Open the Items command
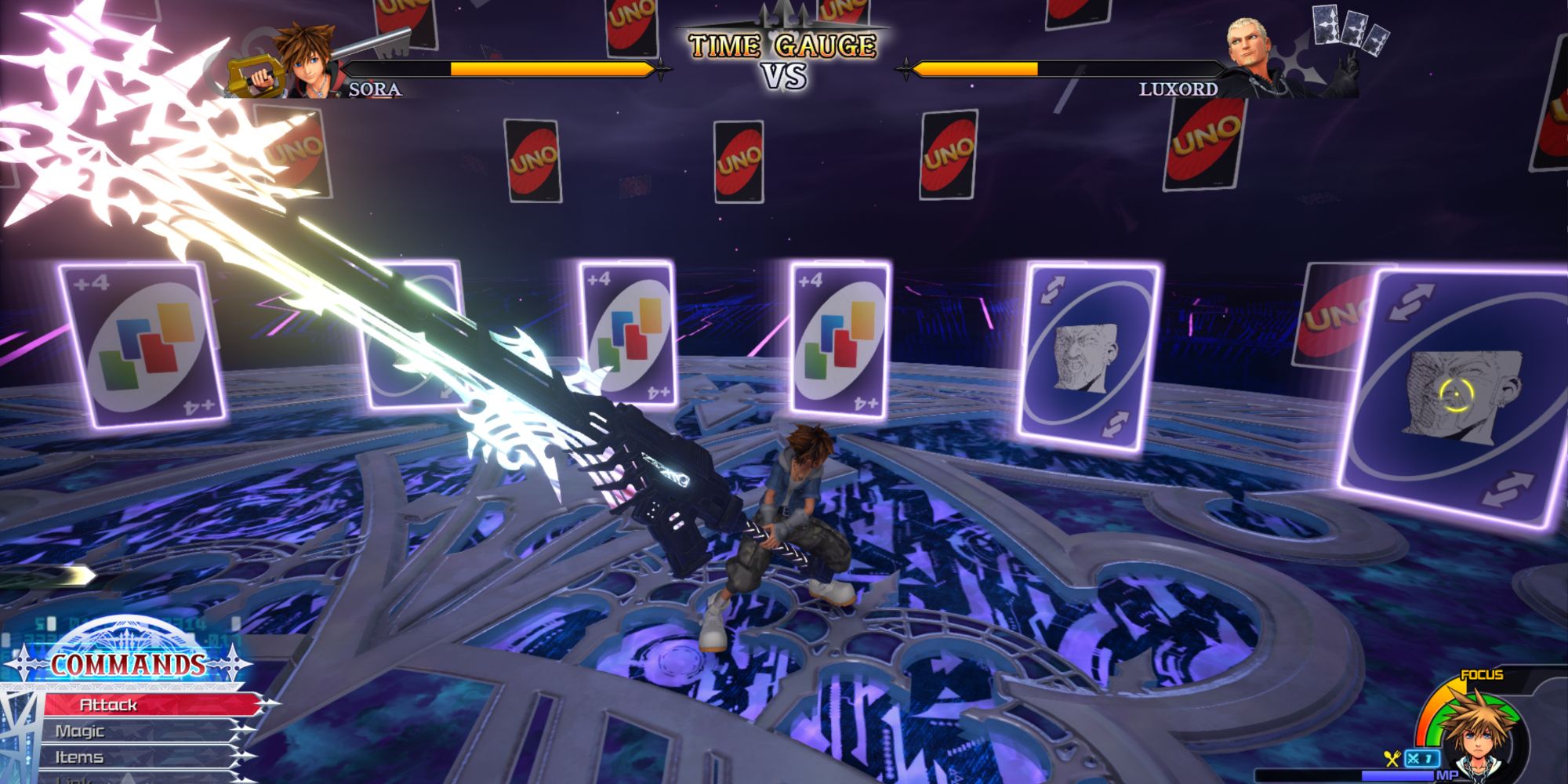 click(x=82, y=757)
